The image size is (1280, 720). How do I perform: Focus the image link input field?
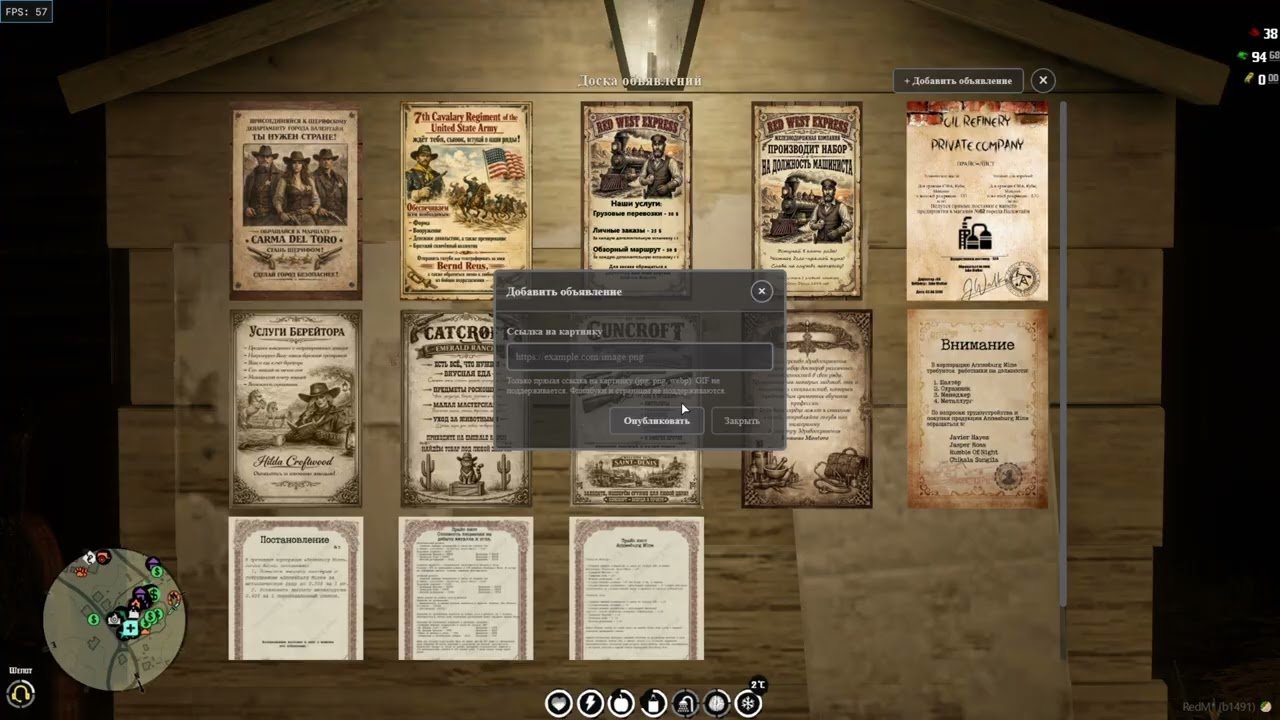click(639, 357)
